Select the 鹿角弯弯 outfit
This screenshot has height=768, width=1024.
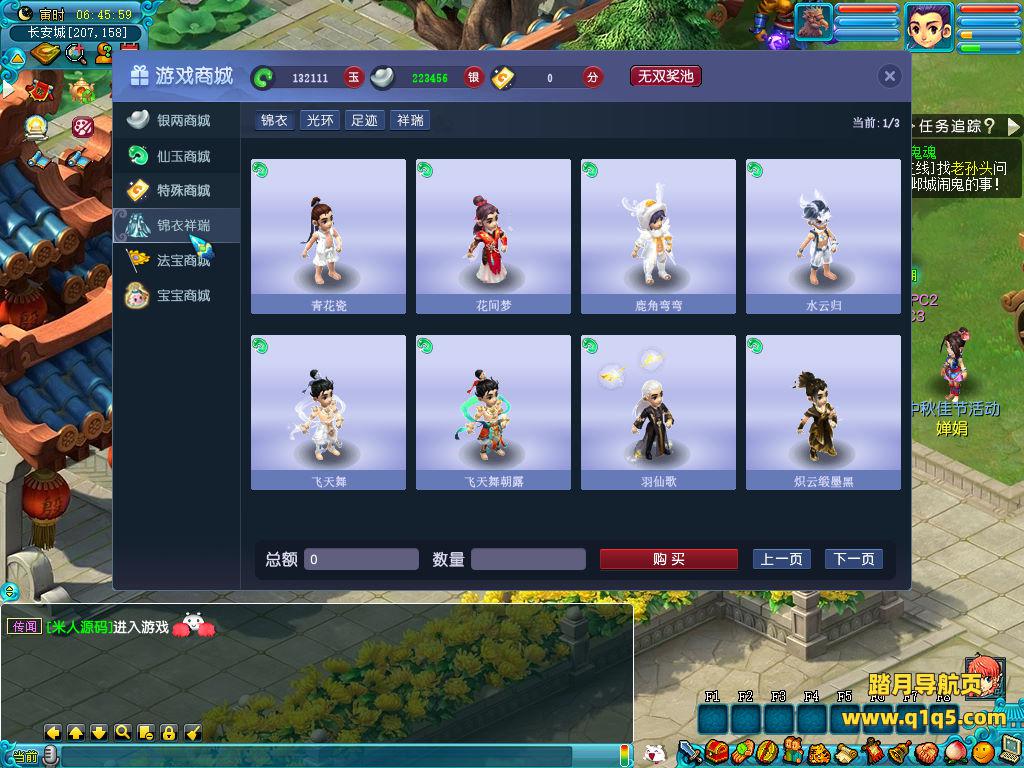point(658,236)
